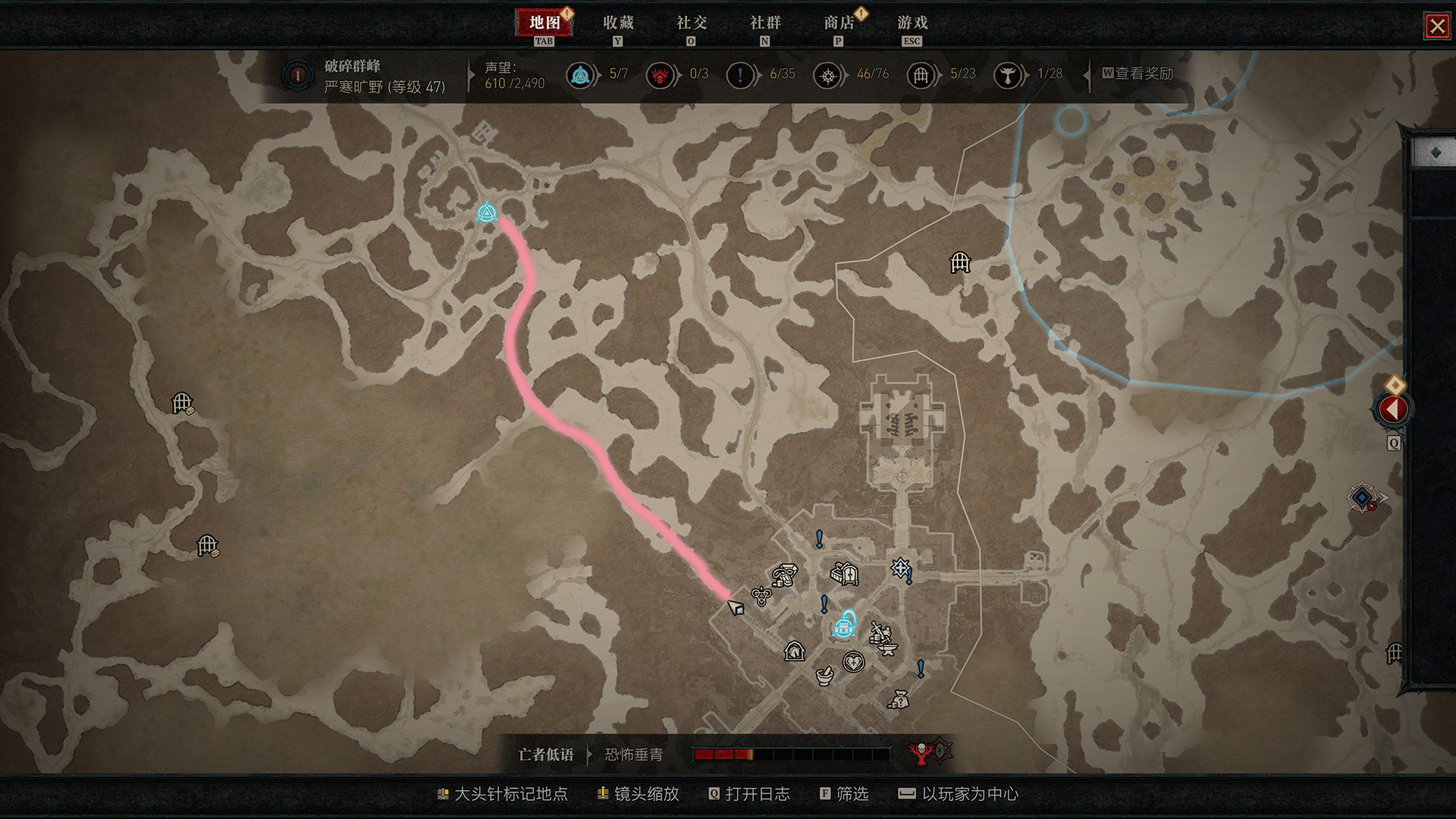
Task: Click the strongholds skull icon showing 0/3
Action: point(660,76)
